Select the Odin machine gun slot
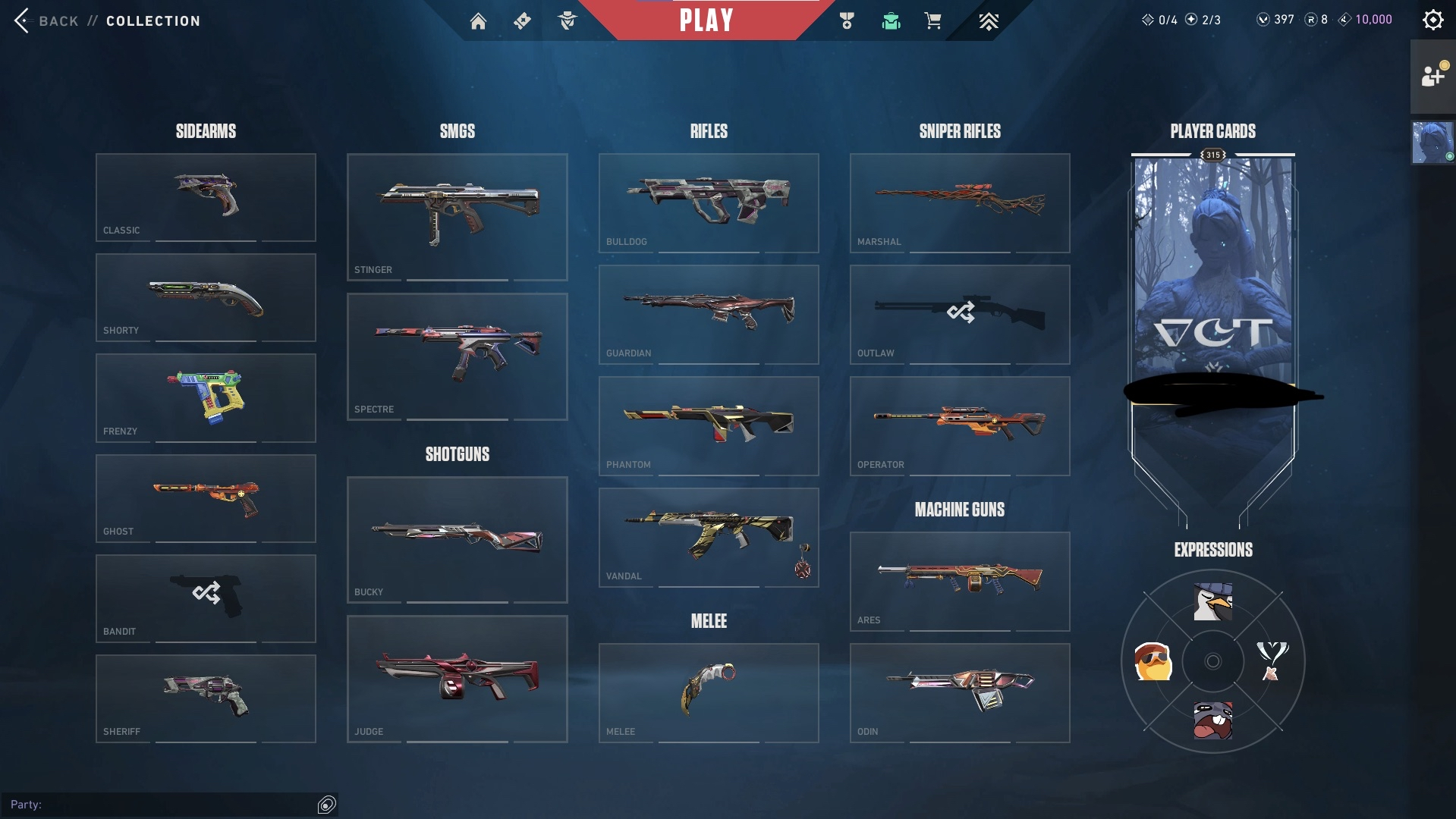The width and height of the screenshot is (1456, 819). click(960, 692)
